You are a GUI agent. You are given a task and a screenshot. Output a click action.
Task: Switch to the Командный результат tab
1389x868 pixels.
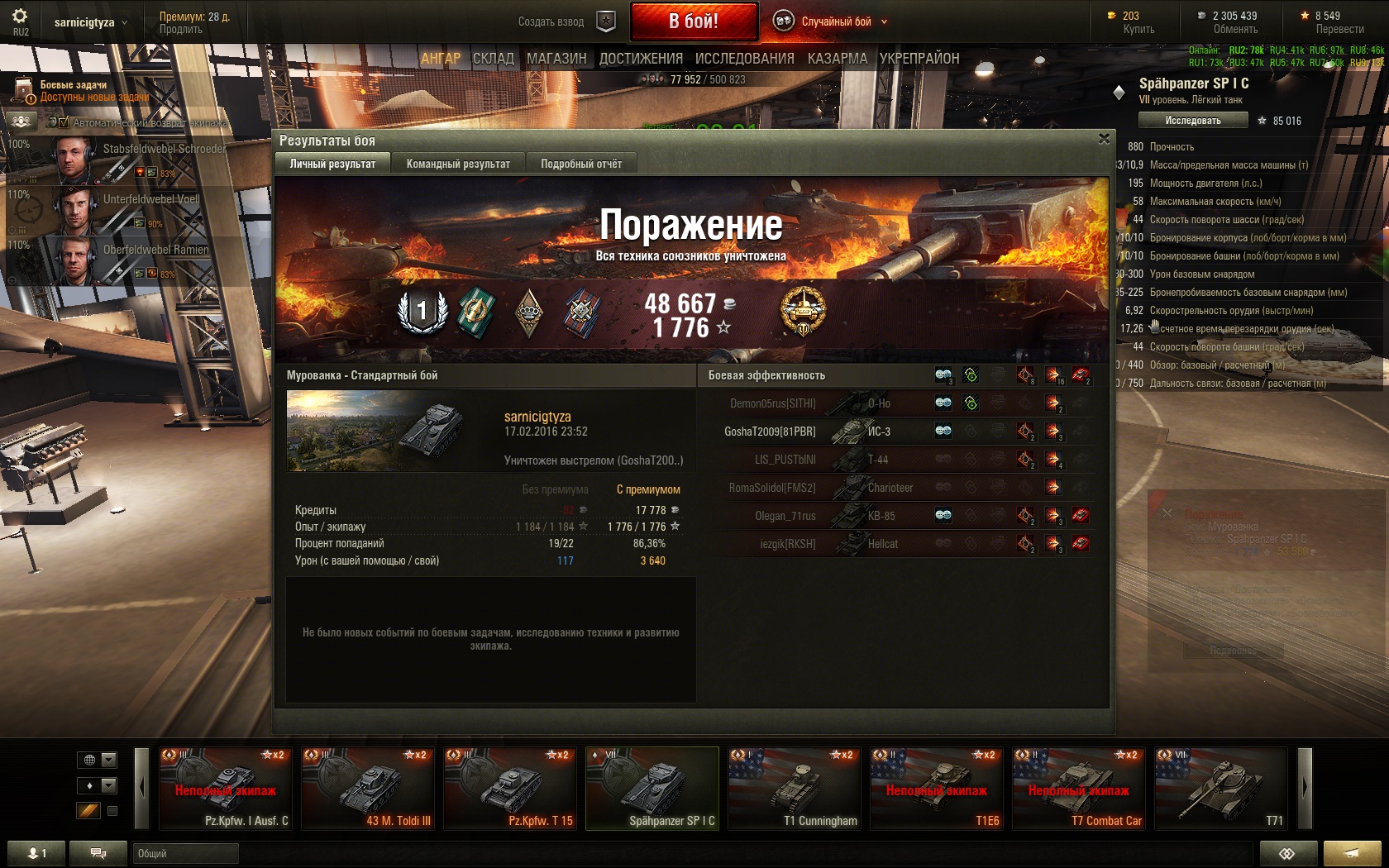pyautogui.click(x=458, y=164)
